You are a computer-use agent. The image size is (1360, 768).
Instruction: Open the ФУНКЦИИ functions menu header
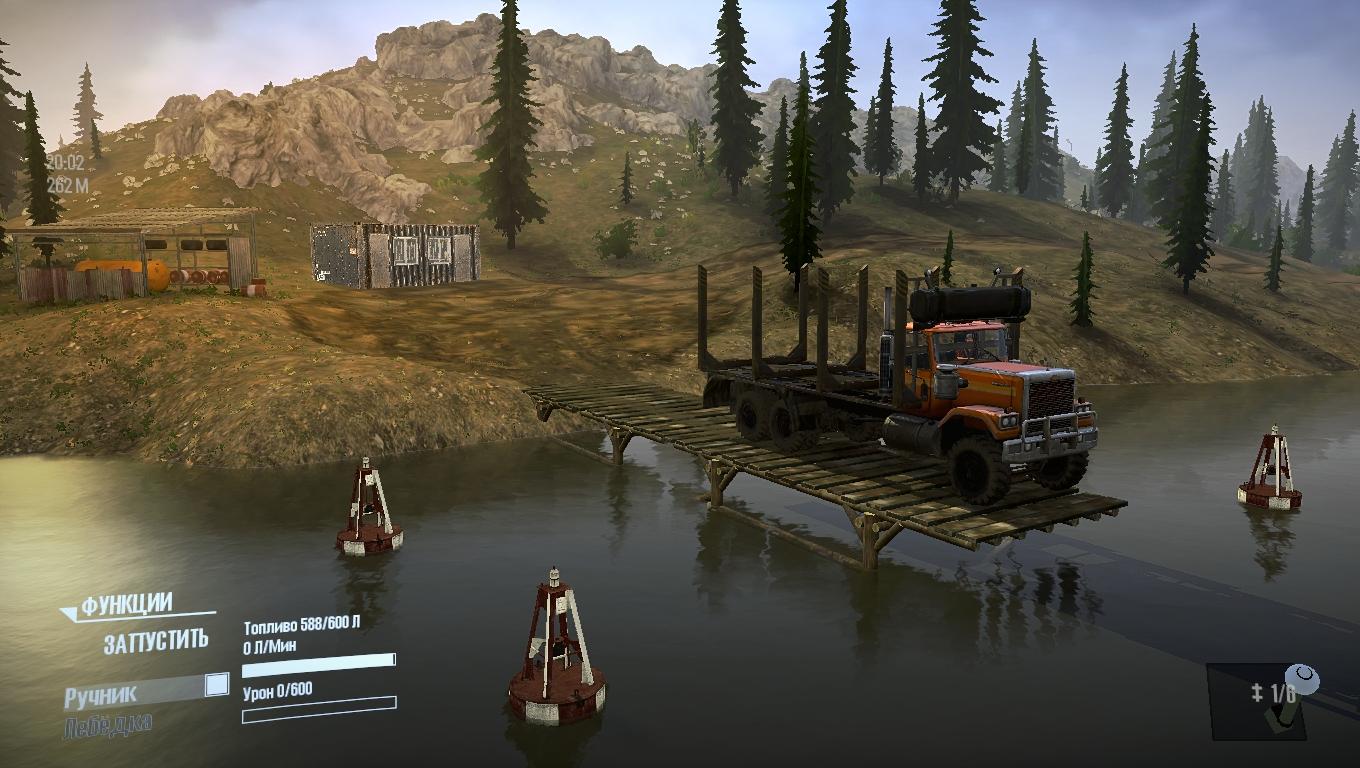tap(127, 605)
